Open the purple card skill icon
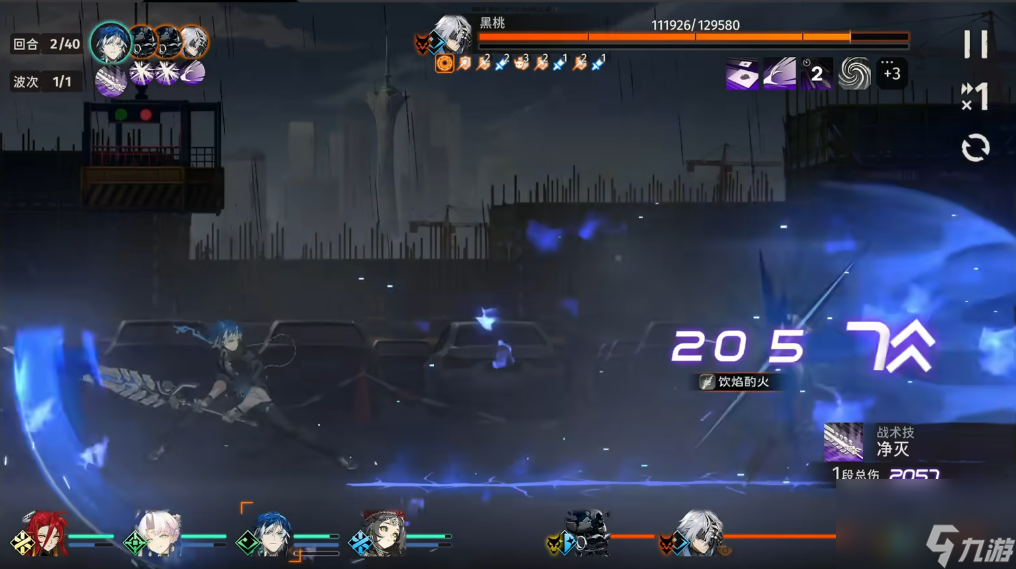The height and width of the screenshot is (569, 1016). [x=742, y=73]
